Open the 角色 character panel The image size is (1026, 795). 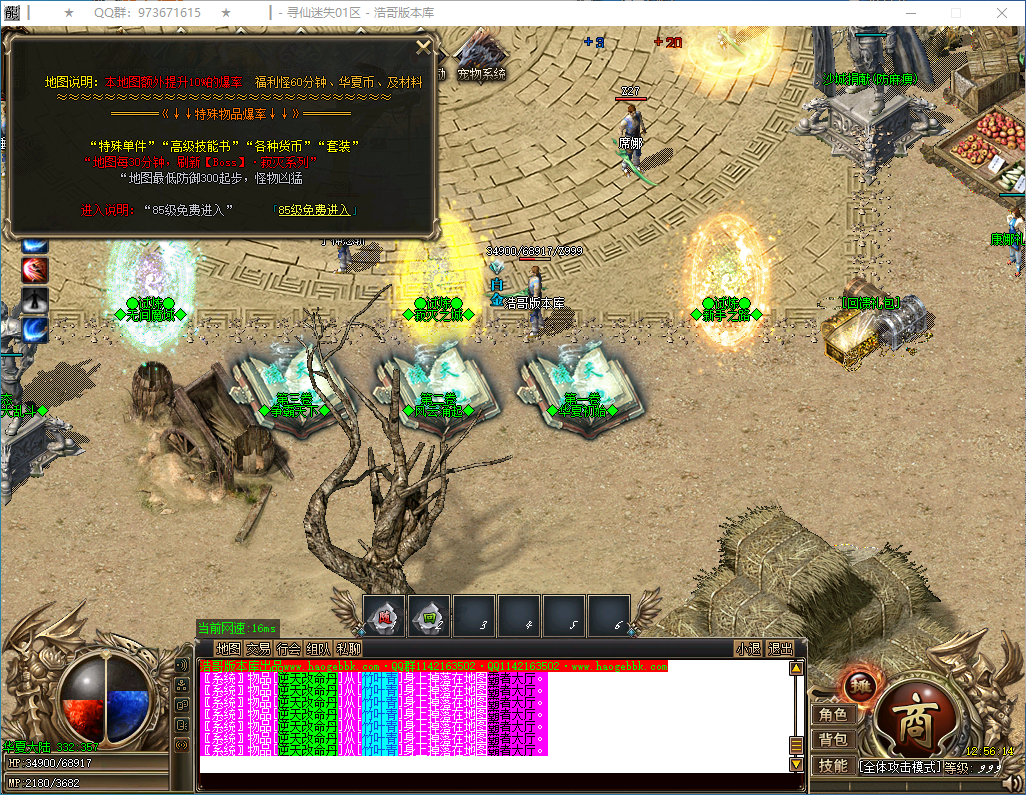tap(833, 714)
